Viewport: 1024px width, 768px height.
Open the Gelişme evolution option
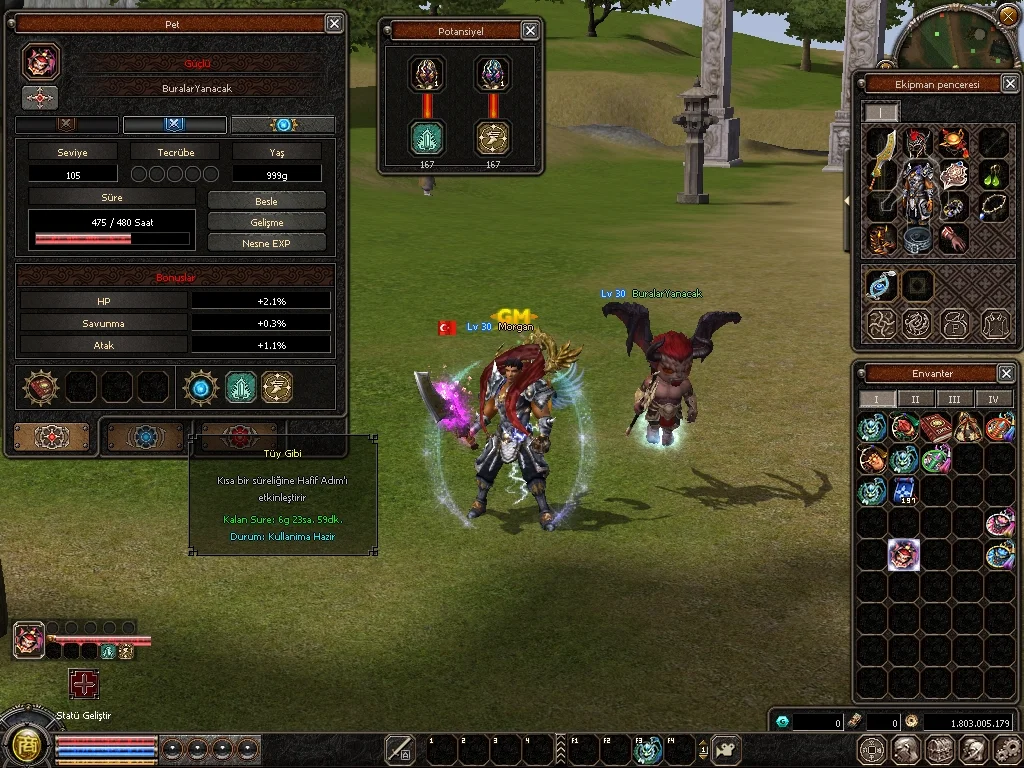(266, 222)
